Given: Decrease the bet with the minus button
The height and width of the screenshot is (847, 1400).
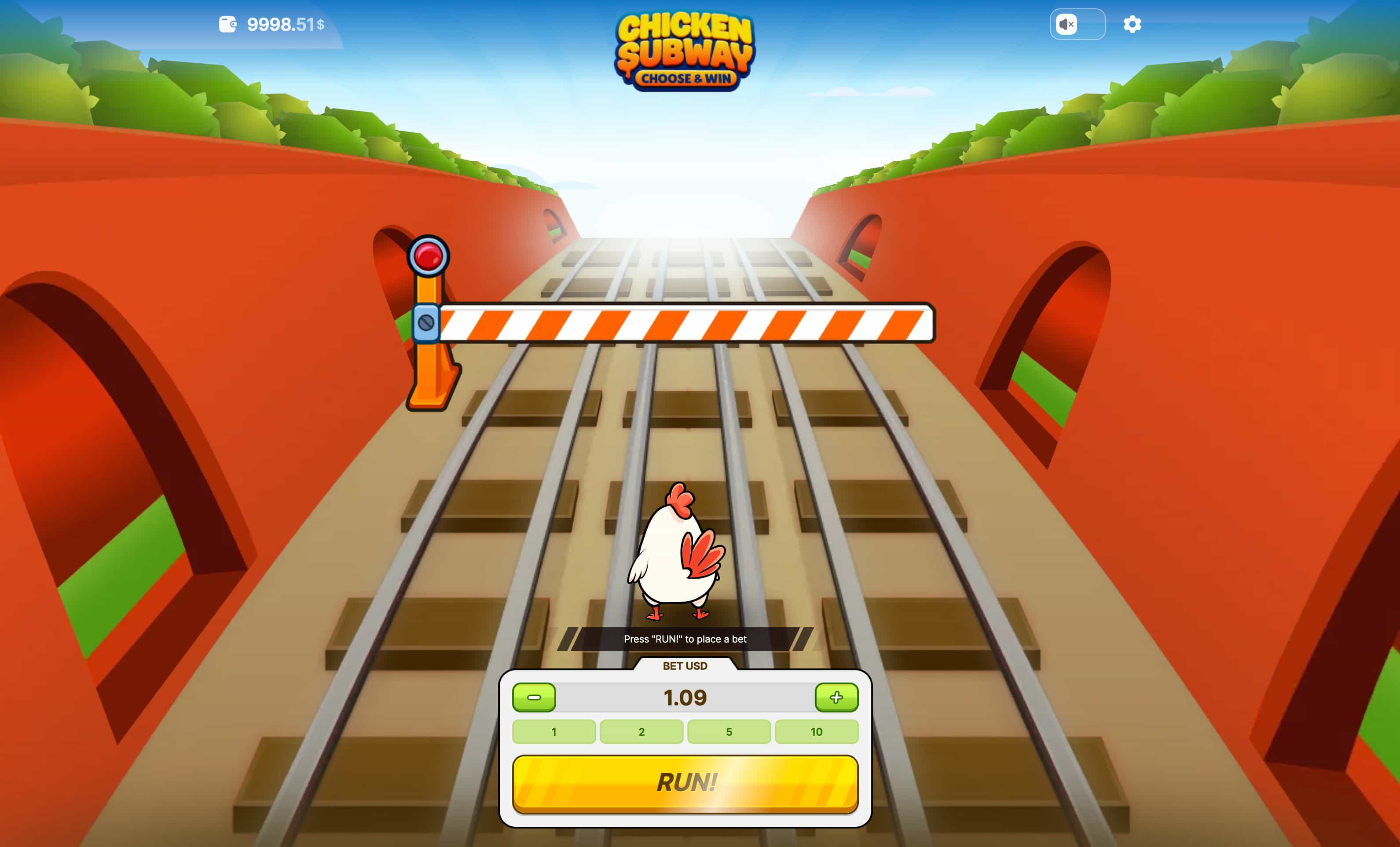Looking at the screenshot, I should 534,698.
